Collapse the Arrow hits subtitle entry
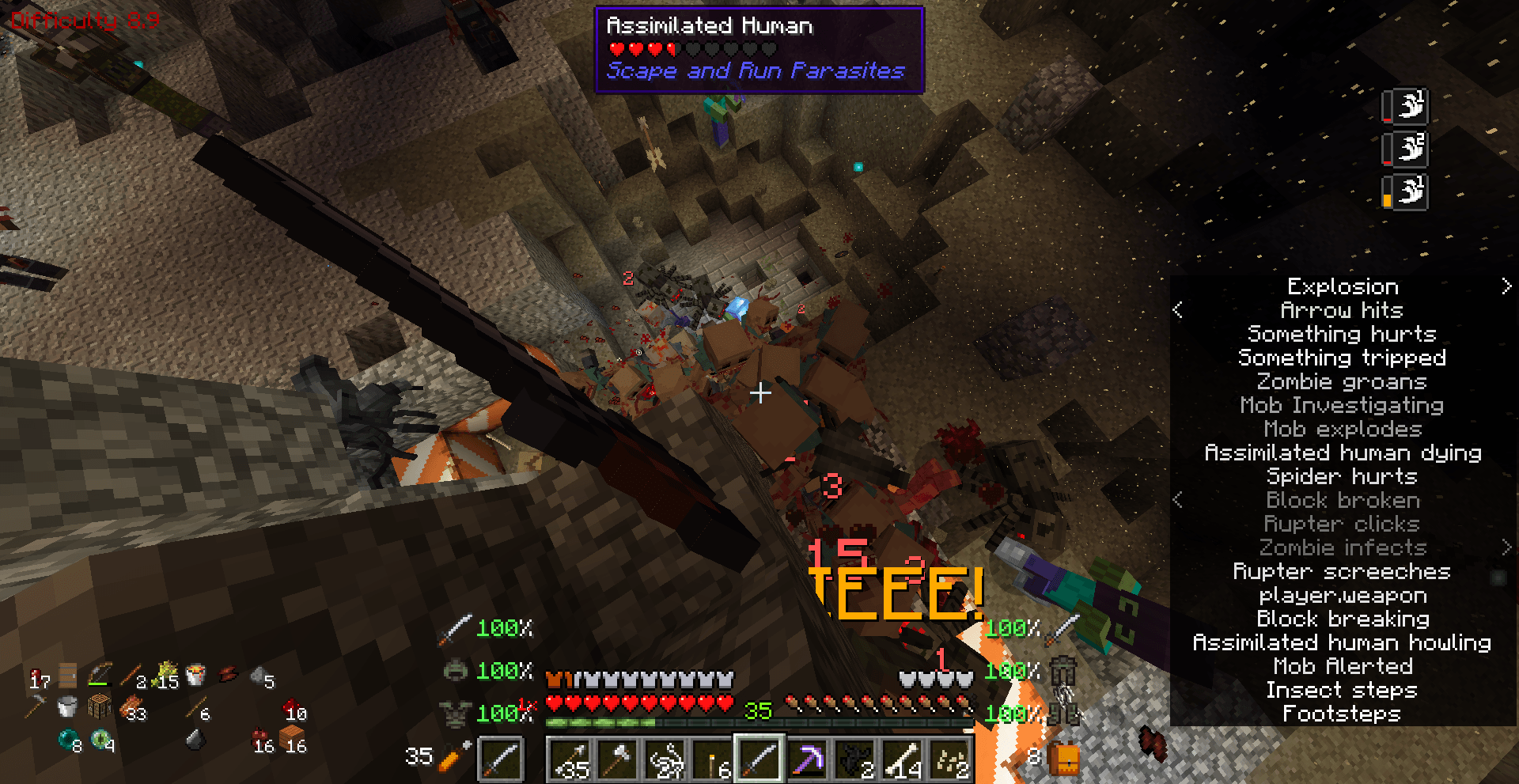This screenshot has height=784, width=1519. coord(1178,310)
